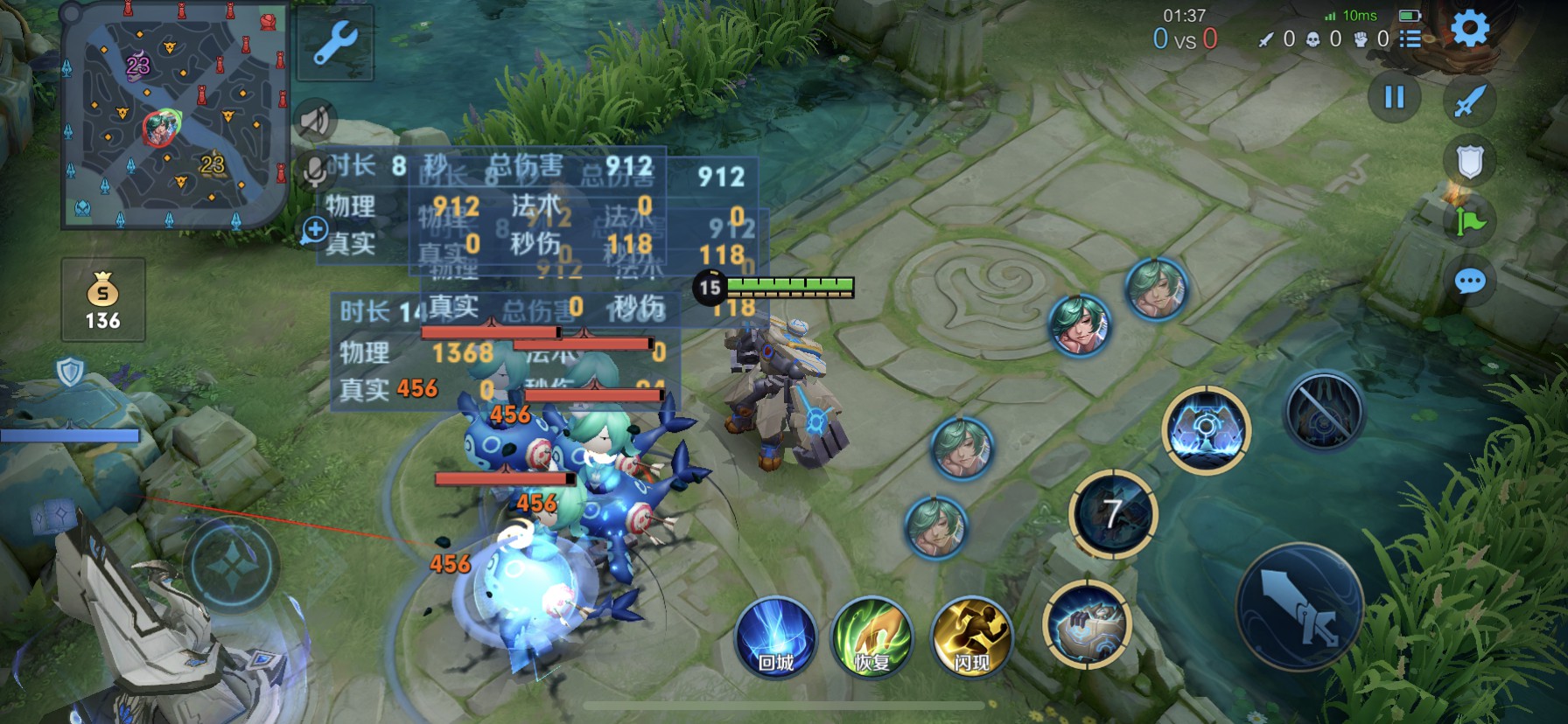The height and width of the screenshot is (724, 1568).
Task: Tap the large sword basic attack button
Action: 1300,608
